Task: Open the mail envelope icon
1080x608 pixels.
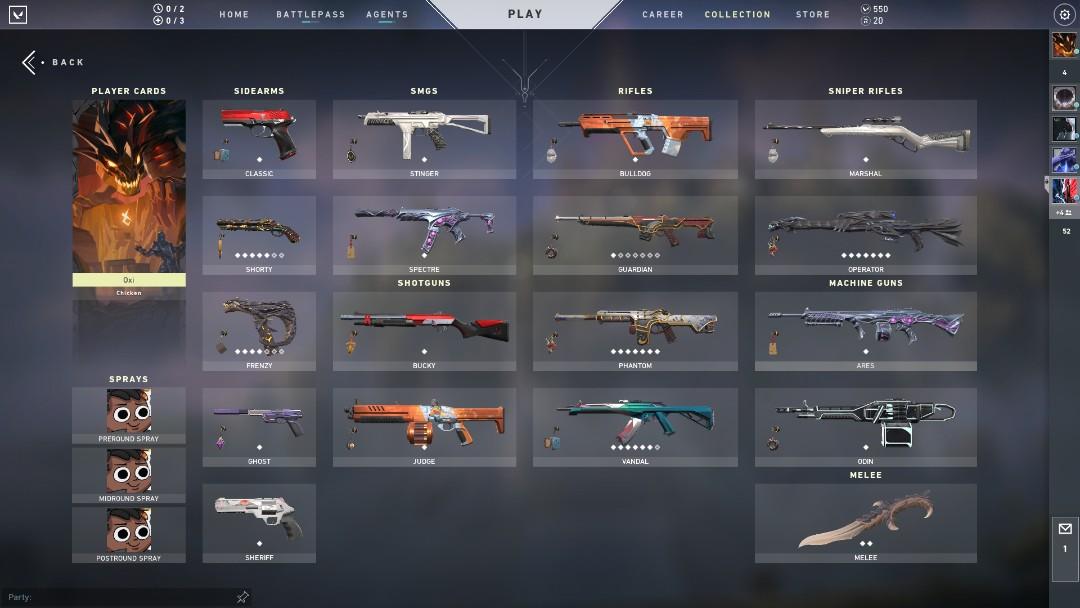Action: (x=1064, y=529)
